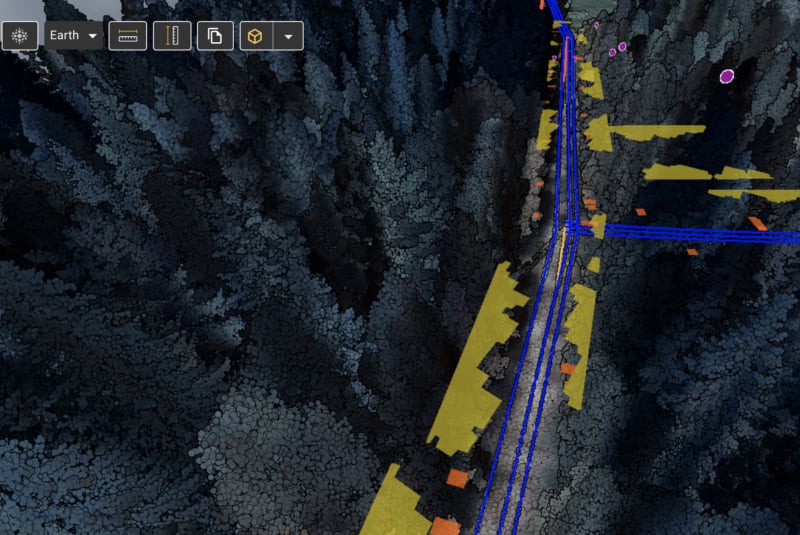Activate the vertical ruler height tool
Viewport: 800px width, 535px height.
[x=172, y=36]
